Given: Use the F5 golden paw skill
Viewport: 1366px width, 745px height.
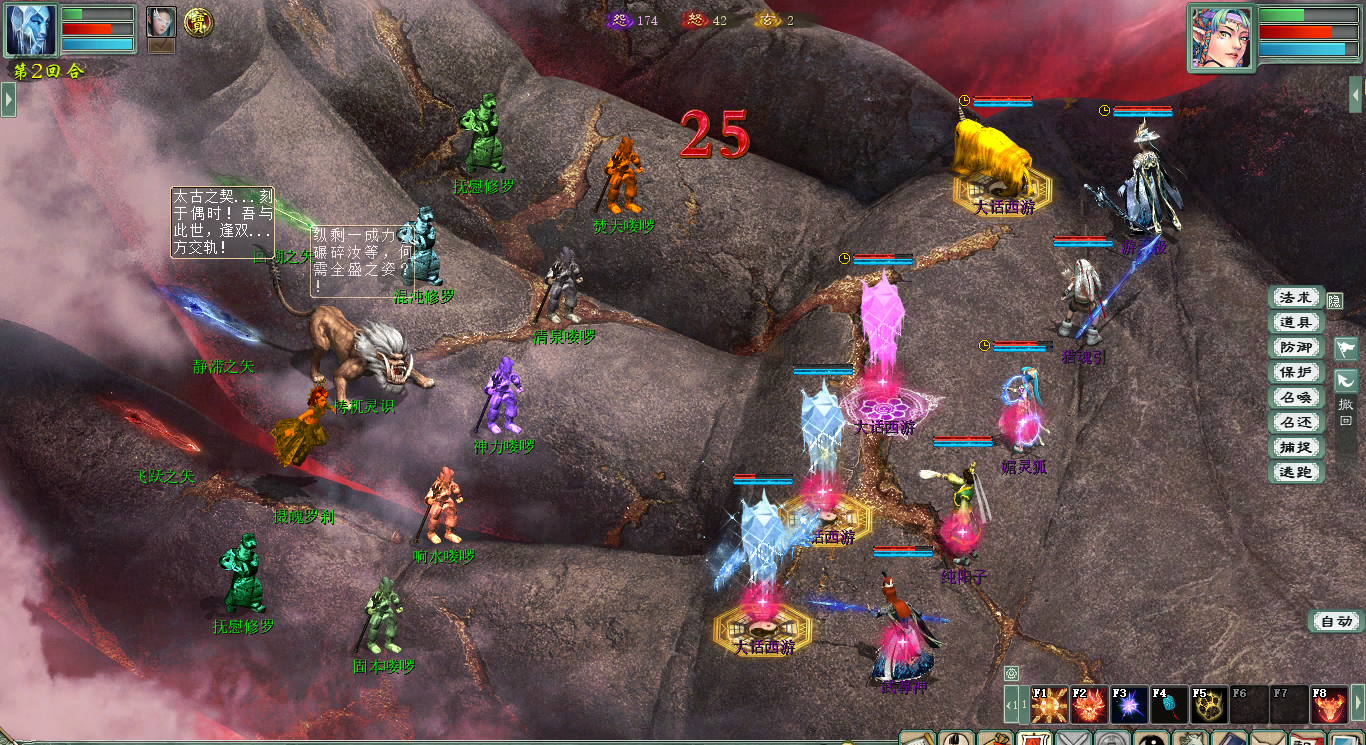Looking at the screenshot, I should [1209, 706].
